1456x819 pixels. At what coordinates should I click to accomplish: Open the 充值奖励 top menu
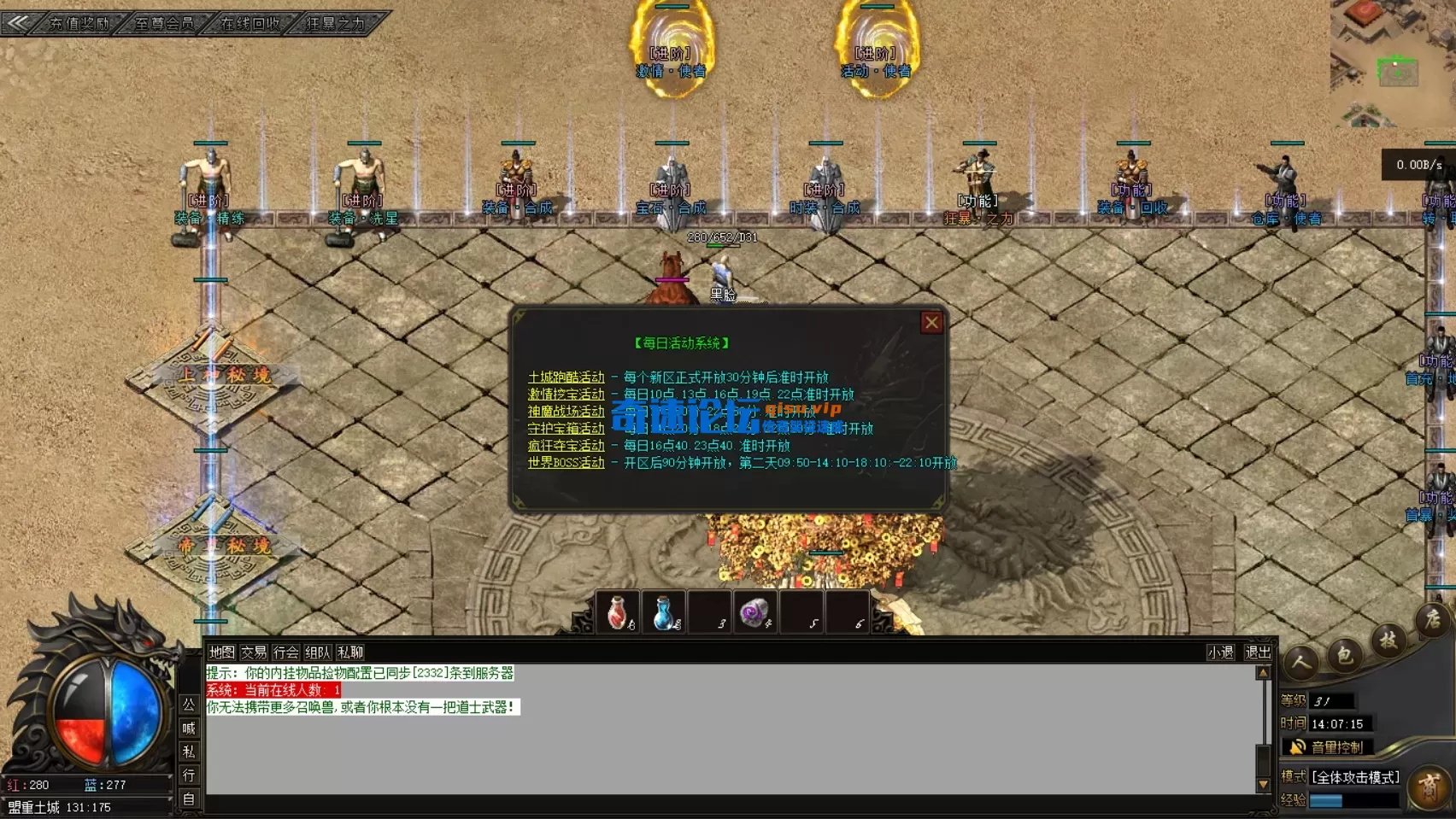point(79,23)
